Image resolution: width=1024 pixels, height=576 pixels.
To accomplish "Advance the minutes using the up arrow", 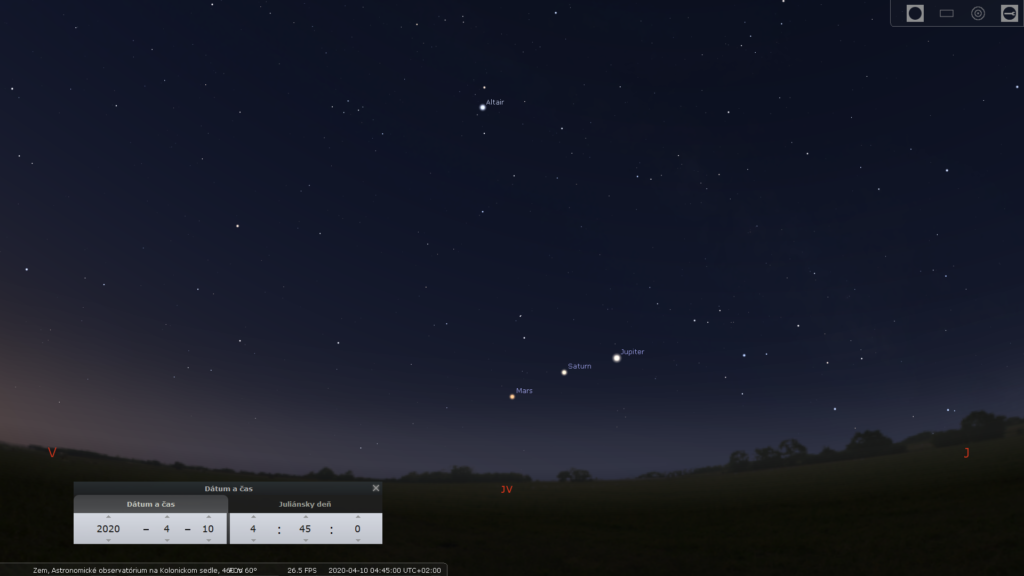I will coord(305,517).
